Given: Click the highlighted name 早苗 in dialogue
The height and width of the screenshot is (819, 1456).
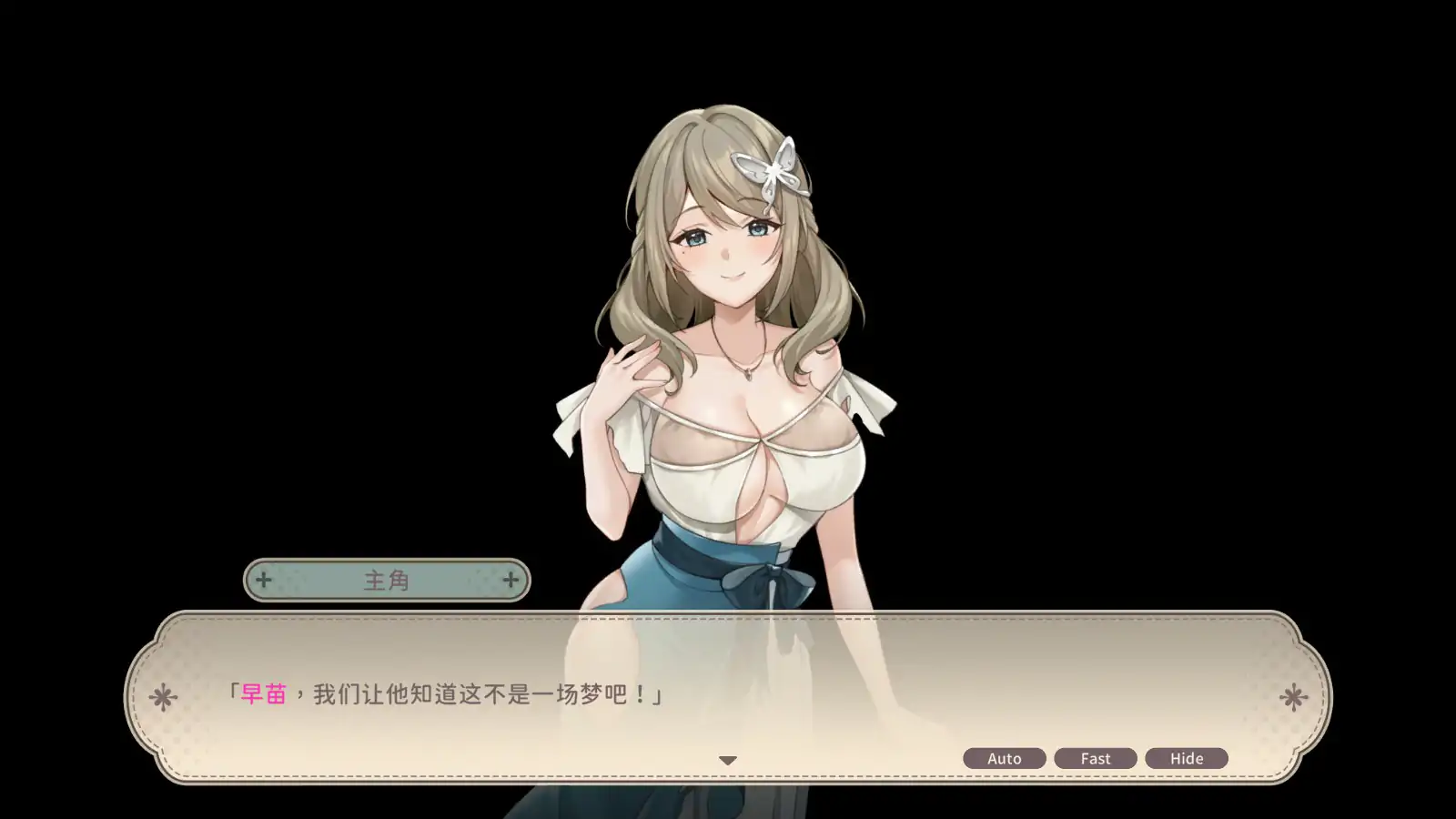Looking at the screenshot, I should tap(264, 693).
